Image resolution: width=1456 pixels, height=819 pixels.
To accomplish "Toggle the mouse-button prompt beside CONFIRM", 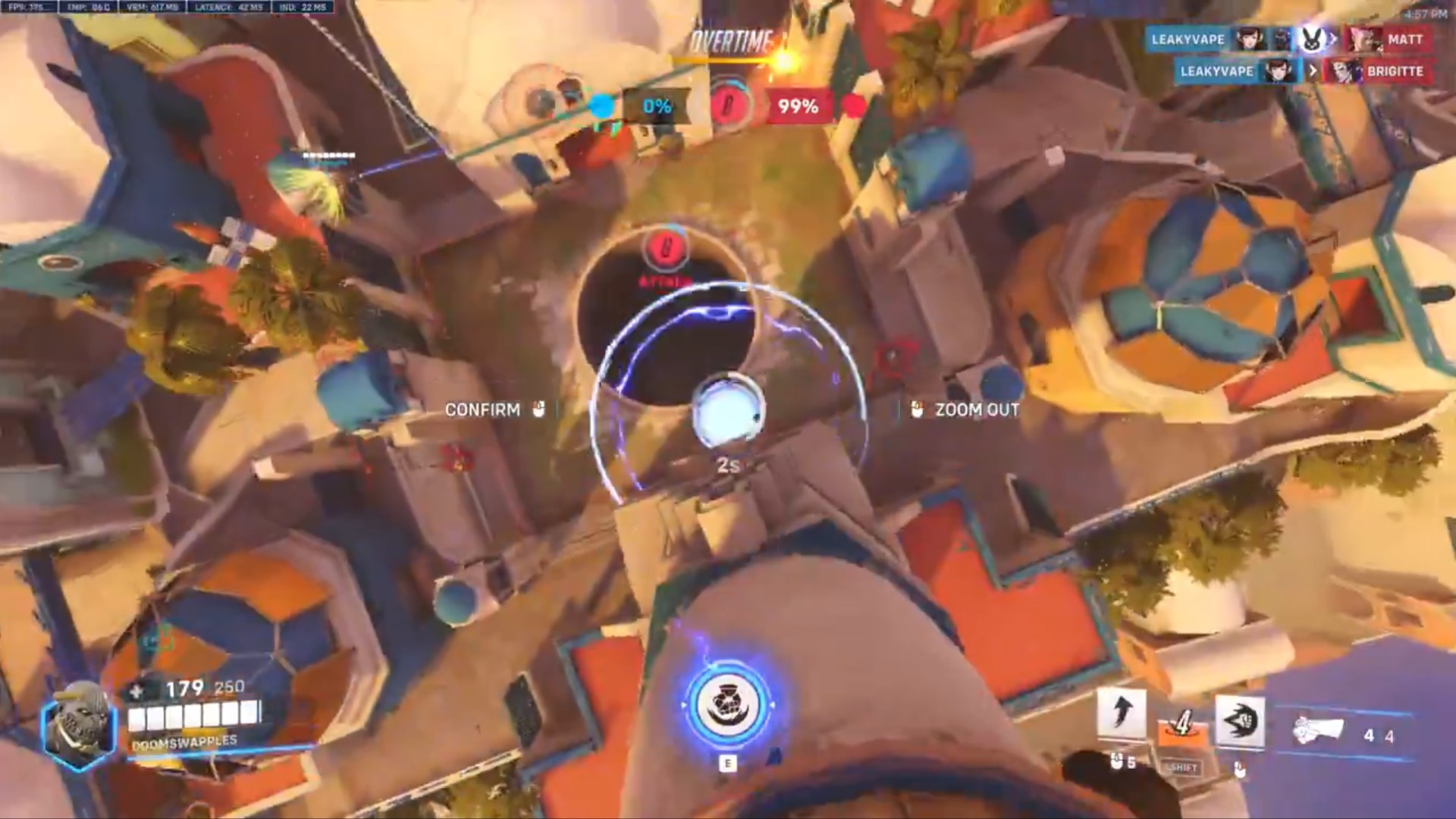I will pos(539,410).
